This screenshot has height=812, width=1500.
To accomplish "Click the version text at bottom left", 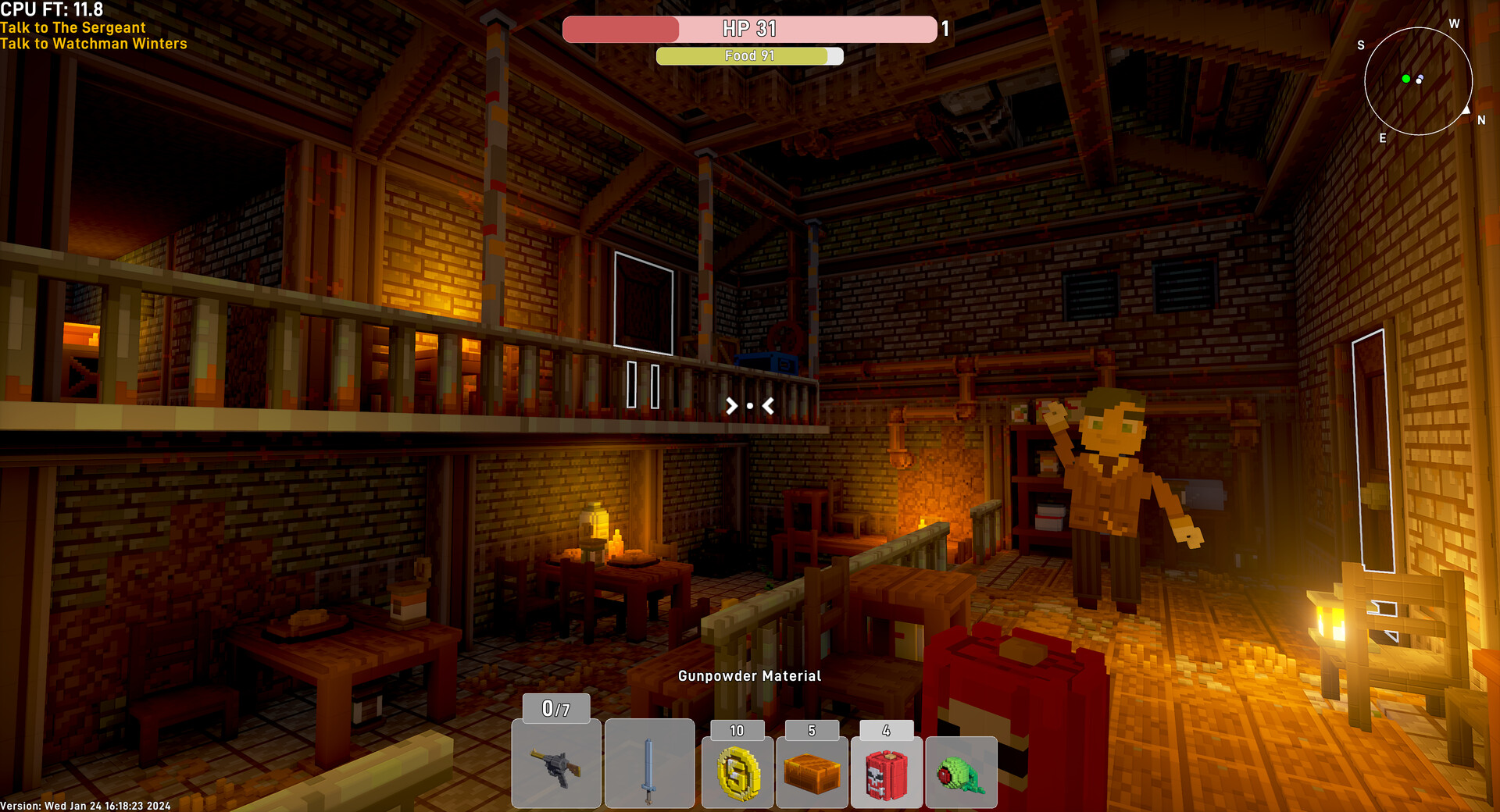I will (84, 804).
